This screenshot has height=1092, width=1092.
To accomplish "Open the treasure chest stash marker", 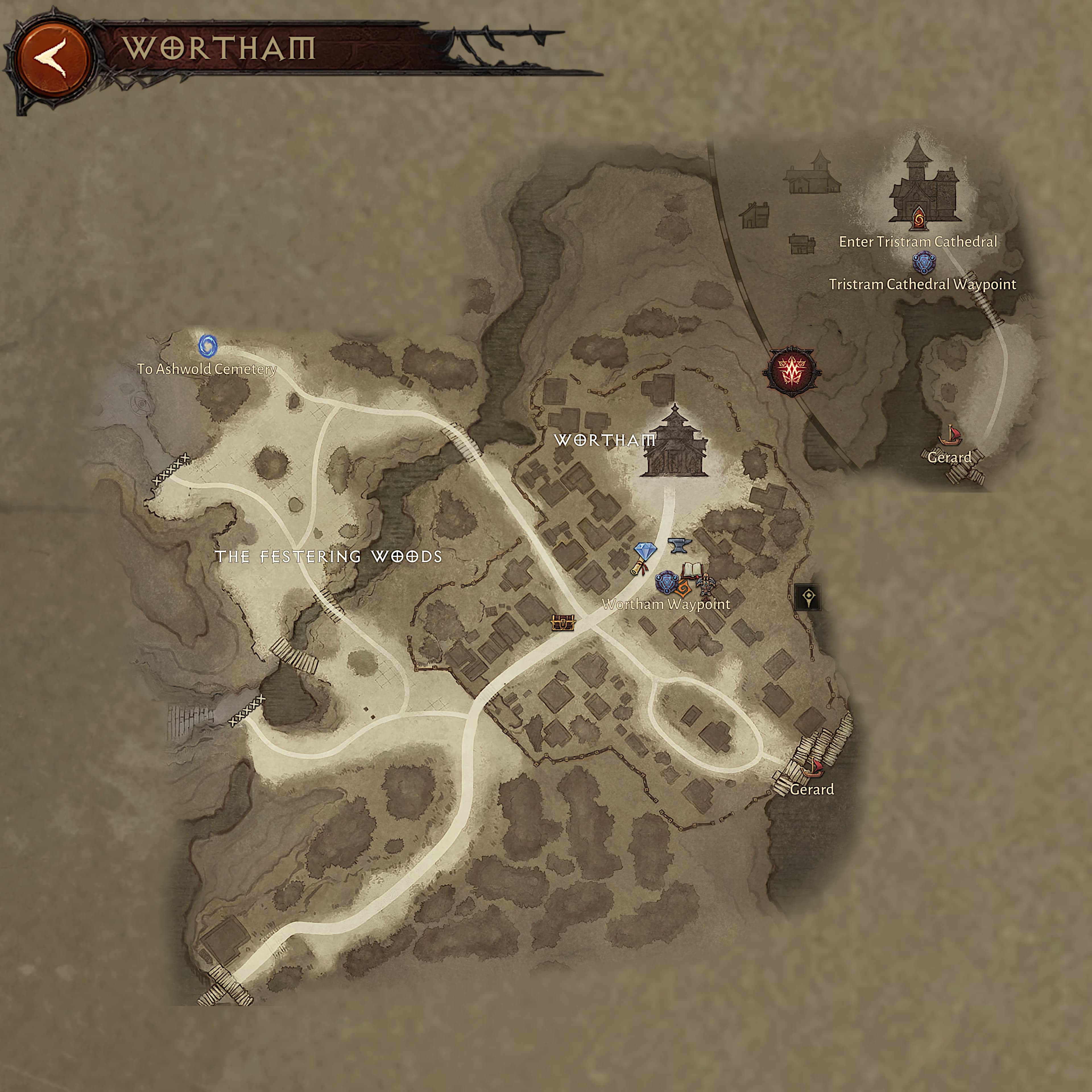I will pos(563,623).
